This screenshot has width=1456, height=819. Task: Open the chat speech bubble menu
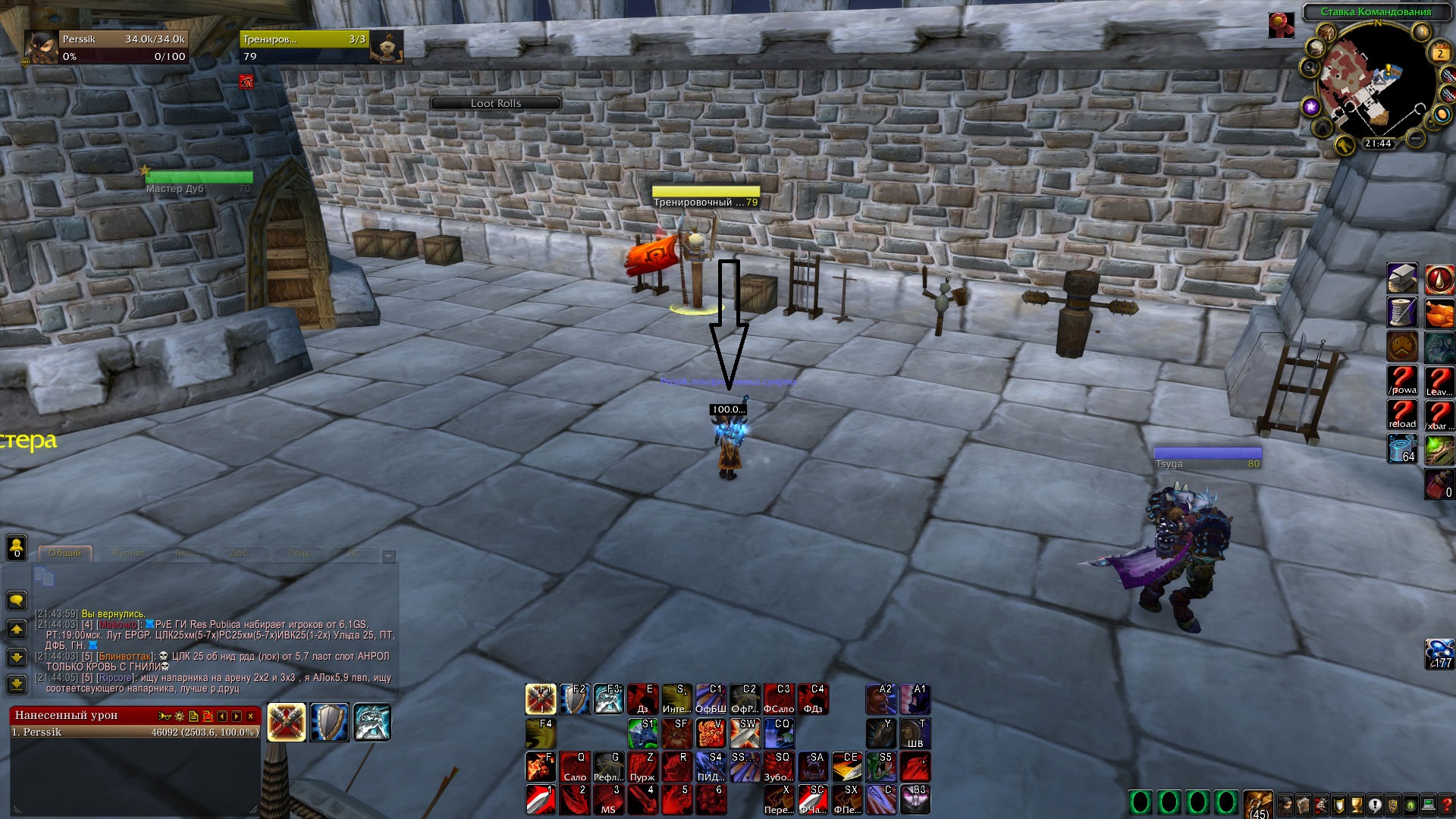(x=17, y=601)
